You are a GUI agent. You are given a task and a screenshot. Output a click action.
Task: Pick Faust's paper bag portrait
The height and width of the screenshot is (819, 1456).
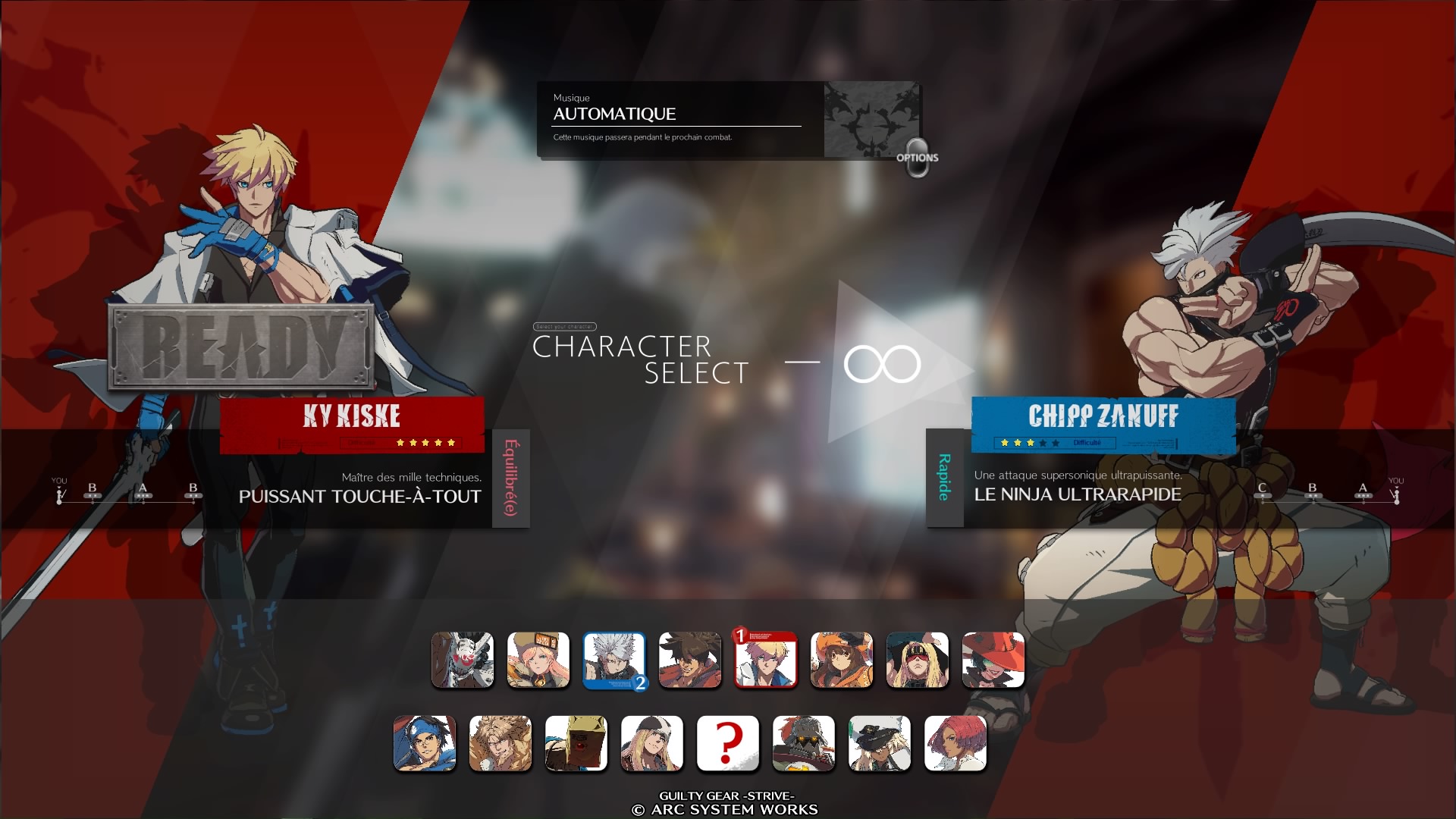click(576, 744)
